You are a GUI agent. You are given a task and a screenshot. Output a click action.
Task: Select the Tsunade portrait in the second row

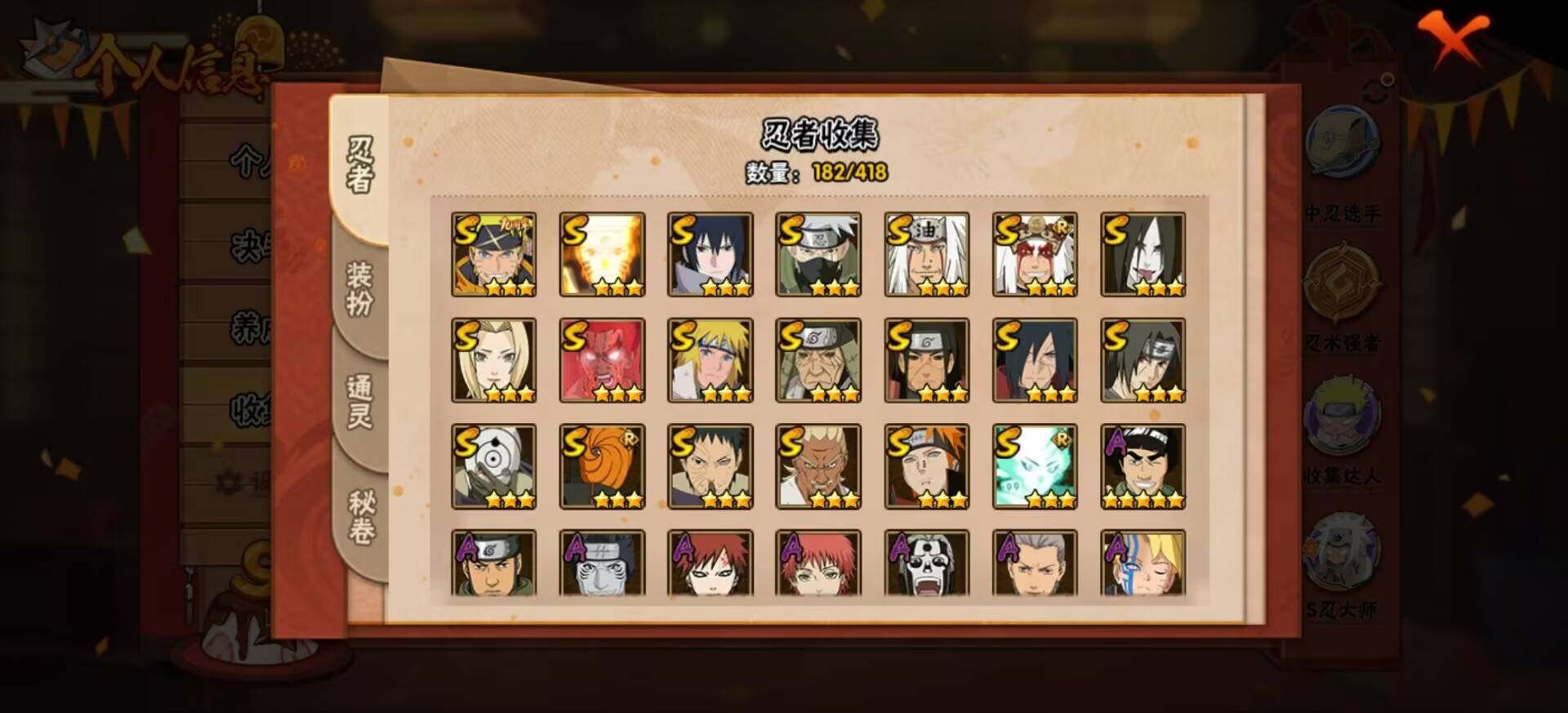click(493, 360)
